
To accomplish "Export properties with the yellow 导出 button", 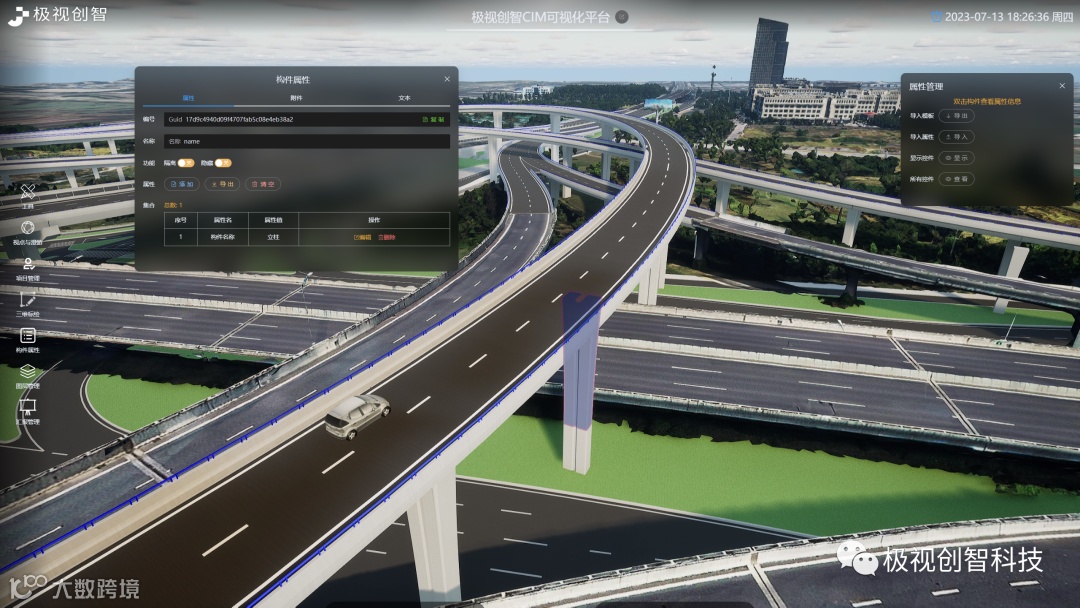I will pyautogui.click(x=222, y=184).
